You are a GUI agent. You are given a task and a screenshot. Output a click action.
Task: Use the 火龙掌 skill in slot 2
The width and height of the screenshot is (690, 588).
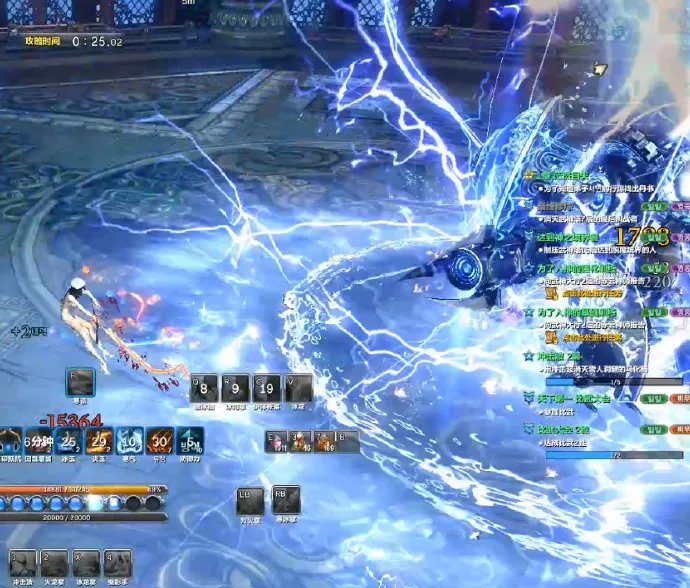click(x=53, y=564)
